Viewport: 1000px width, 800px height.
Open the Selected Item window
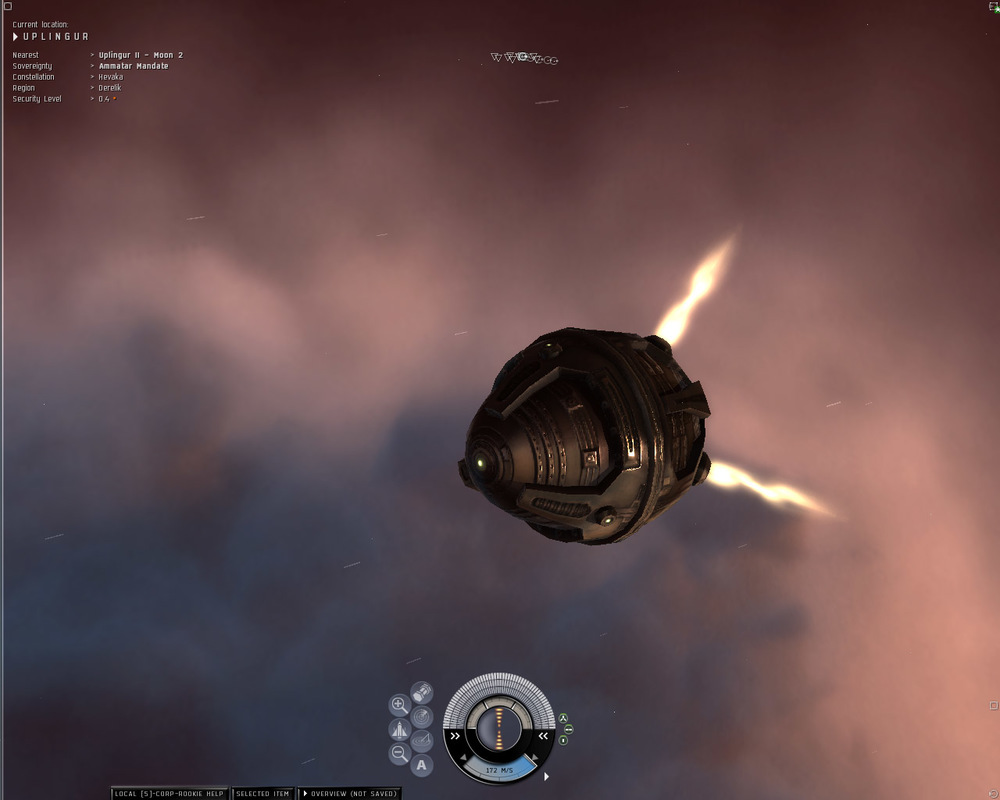(x=262, y=793)
